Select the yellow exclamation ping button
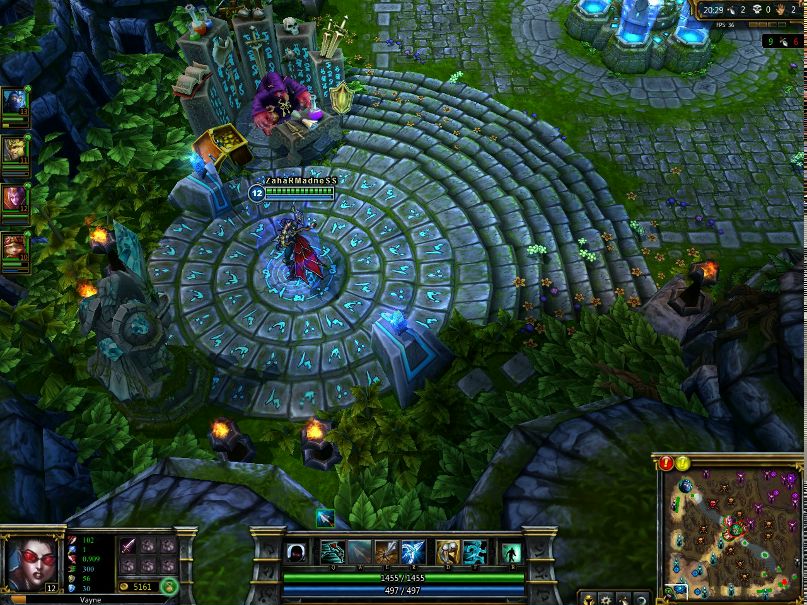Image resolution: width=807 pixels, height=605 pixels. point(683,463)
